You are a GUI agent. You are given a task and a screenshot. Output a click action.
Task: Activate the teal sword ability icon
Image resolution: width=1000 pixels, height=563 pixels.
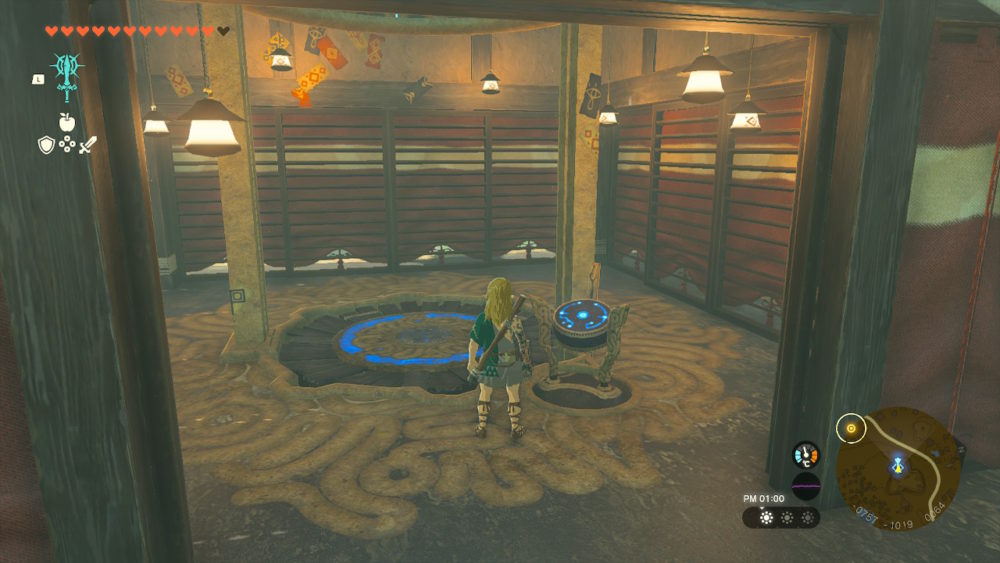tap(67, 71)
